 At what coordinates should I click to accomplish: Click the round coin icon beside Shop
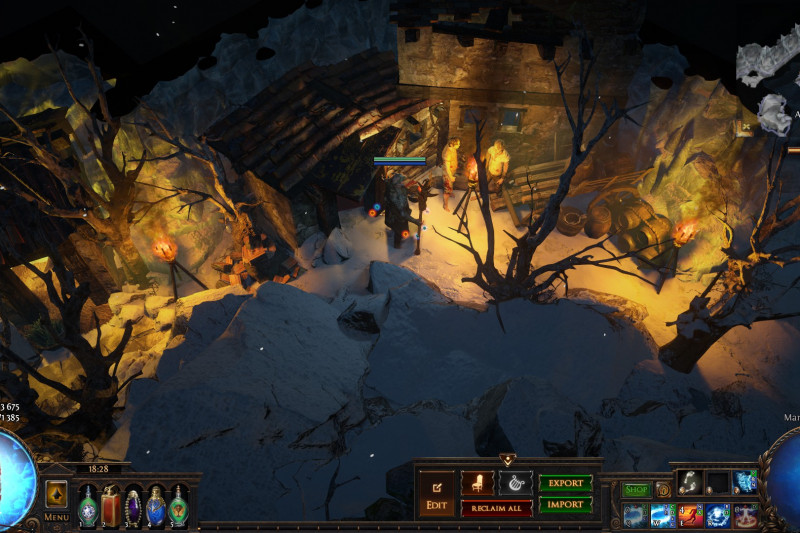(663, 490)
